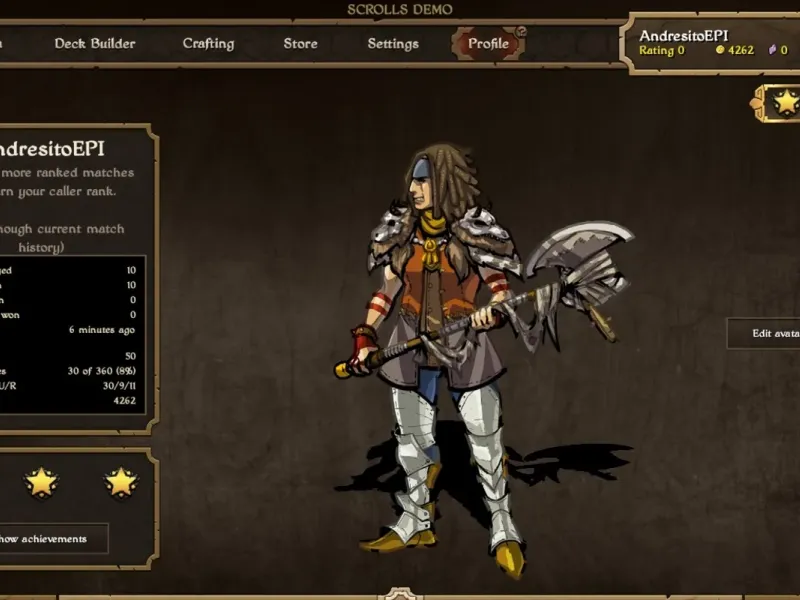Open the Deck Builder tab
800x600 pixels.
click(95, 44)
